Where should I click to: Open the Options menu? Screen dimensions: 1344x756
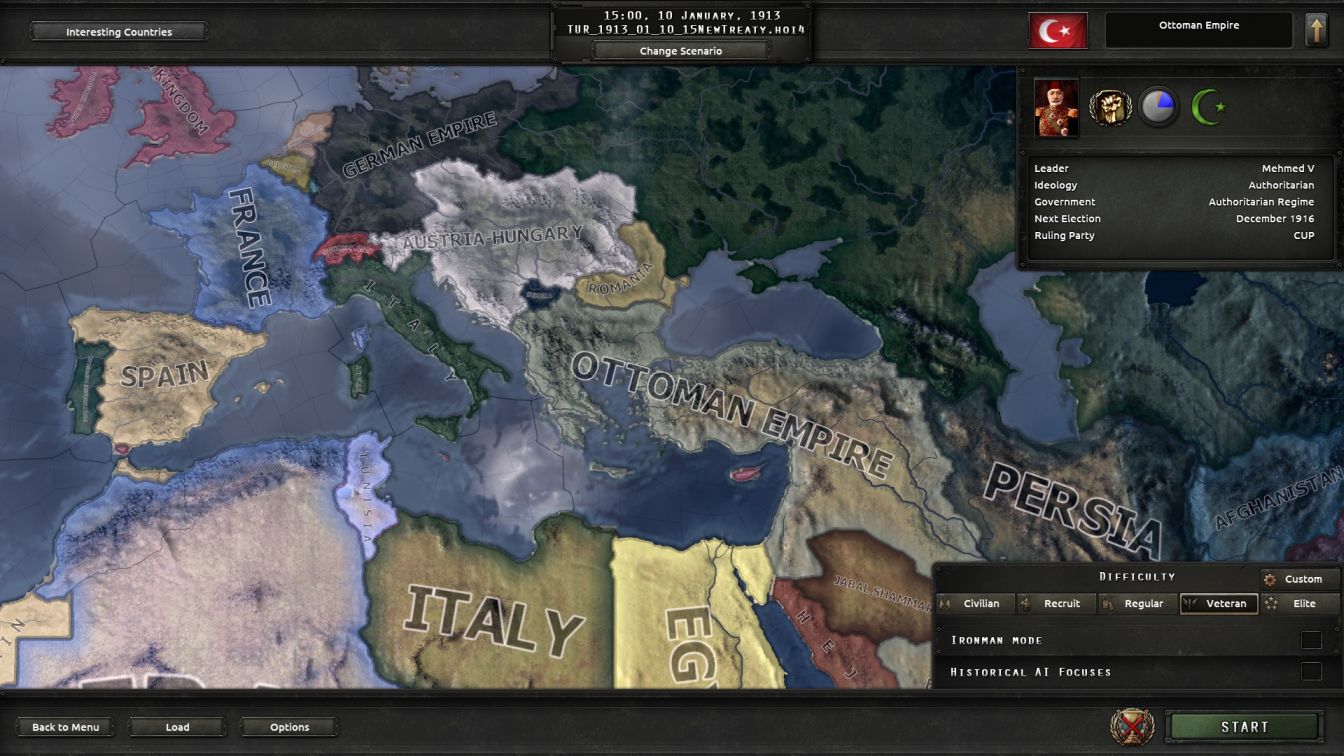click(289, 727)
